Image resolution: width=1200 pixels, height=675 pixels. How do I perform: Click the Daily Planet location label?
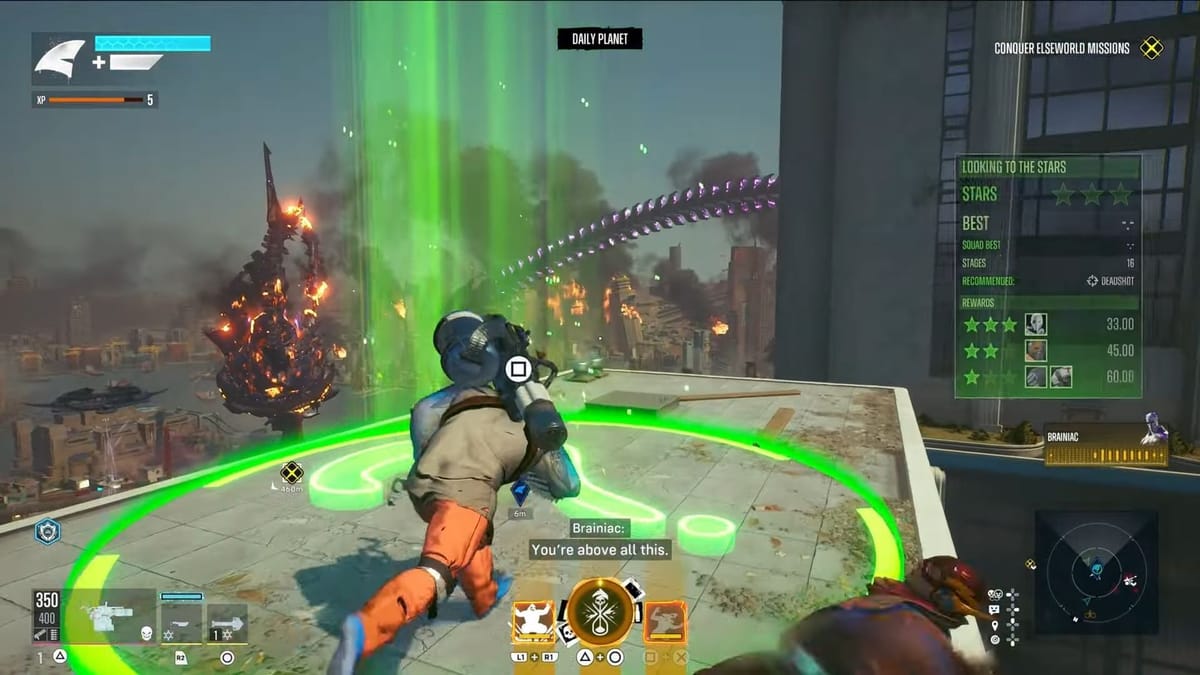click(x=600, y=39)
